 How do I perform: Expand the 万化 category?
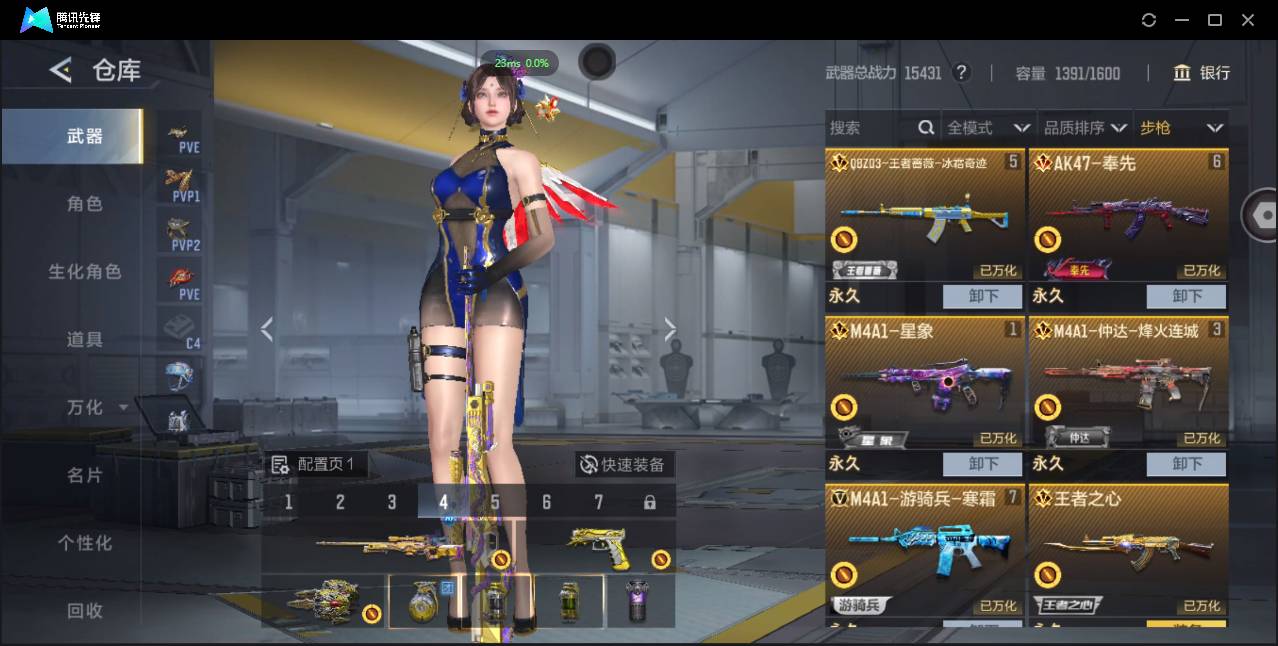point(96,408)
